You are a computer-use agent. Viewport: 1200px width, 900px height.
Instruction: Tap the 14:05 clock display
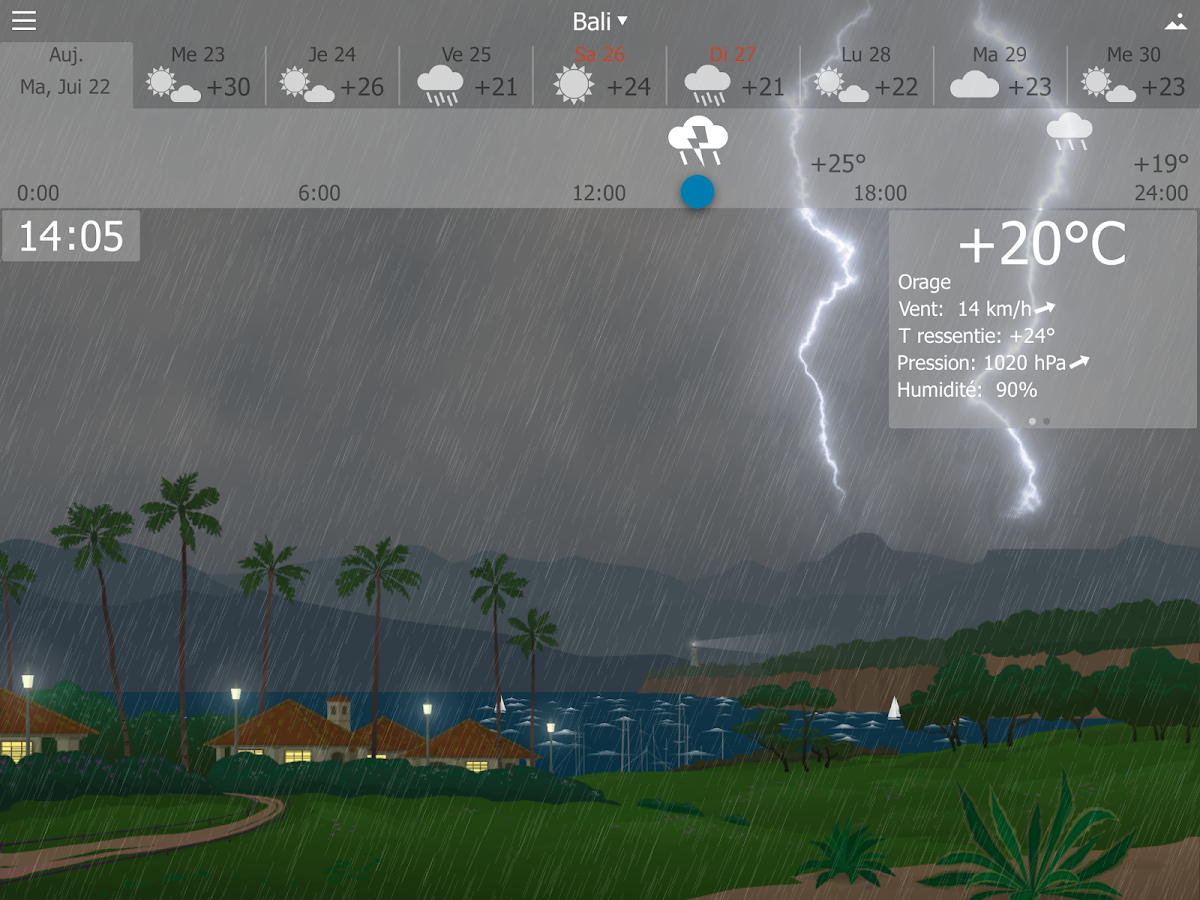point(71,237)
